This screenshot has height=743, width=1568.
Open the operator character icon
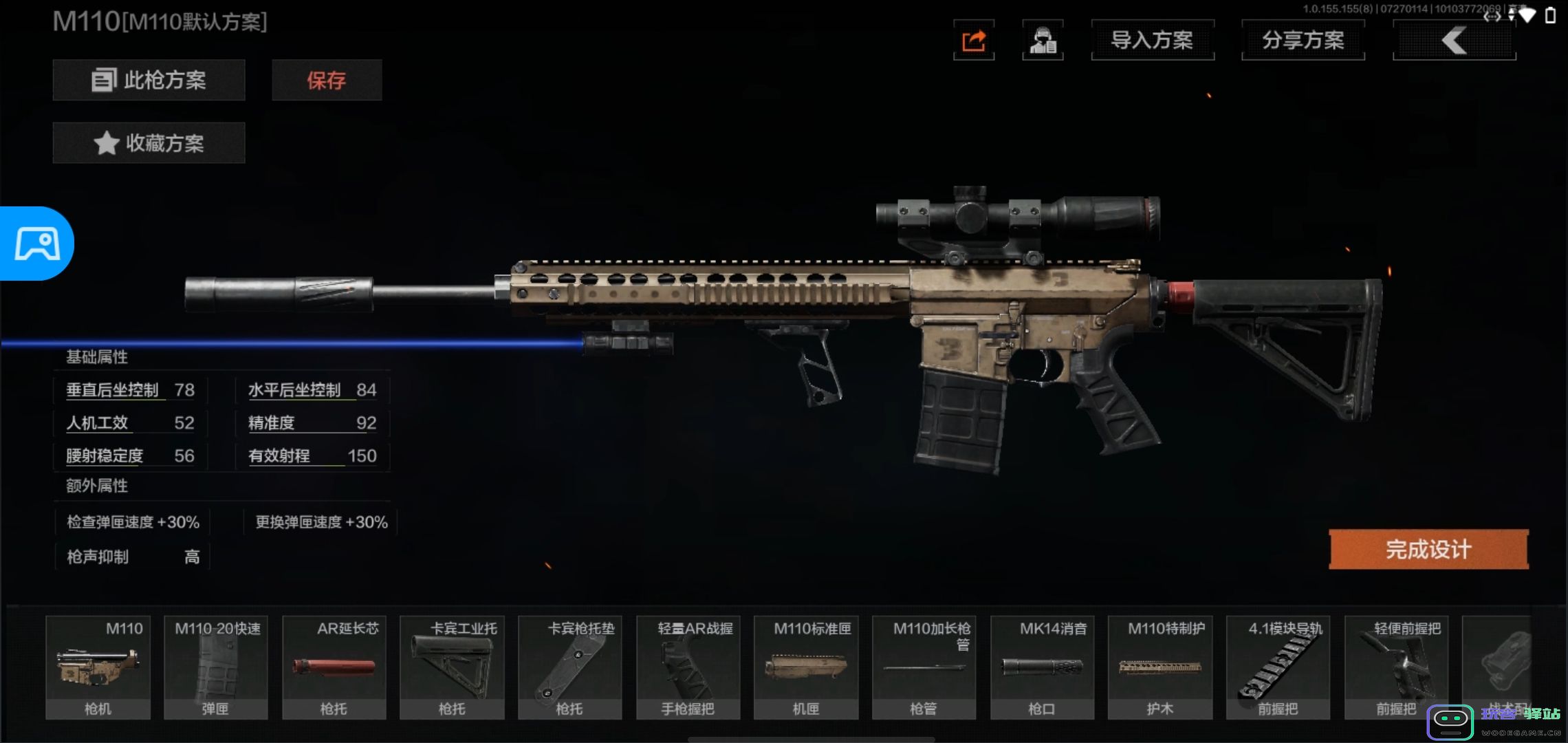point(1043,41)
